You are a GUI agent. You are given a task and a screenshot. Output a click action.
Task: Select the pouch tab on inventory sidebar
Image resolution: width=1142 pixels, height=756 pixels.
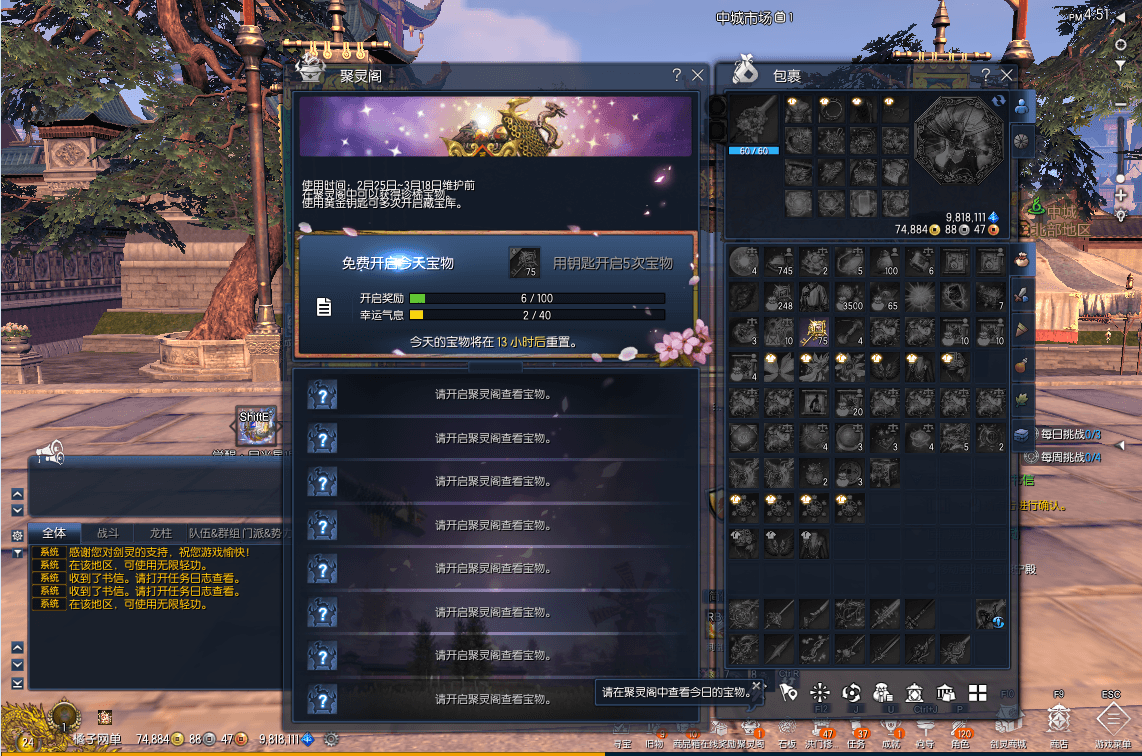[x=1021, y=259]
